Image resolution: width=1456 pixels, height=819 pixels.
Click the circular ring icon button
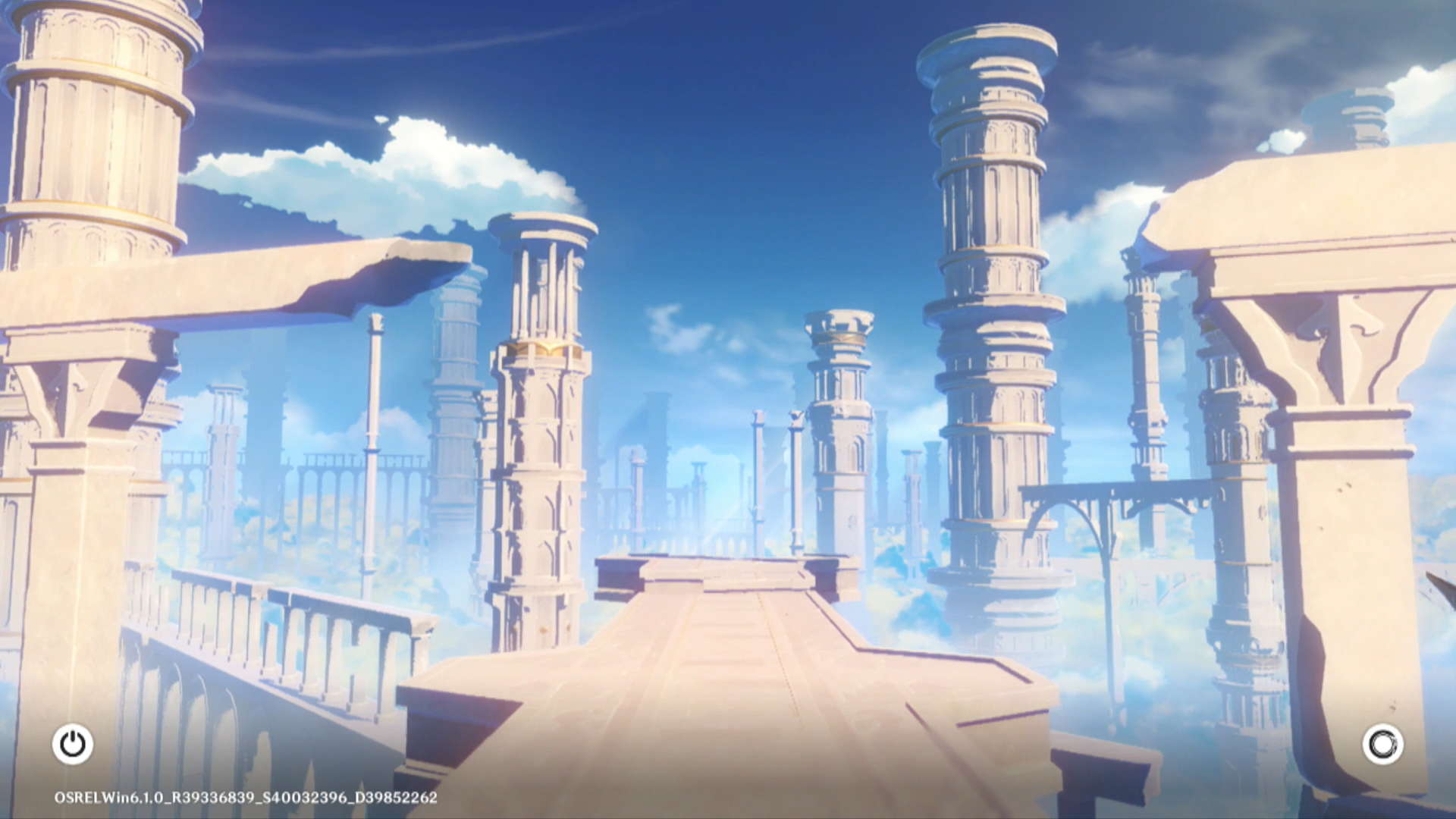click(x=1382, y=744)
